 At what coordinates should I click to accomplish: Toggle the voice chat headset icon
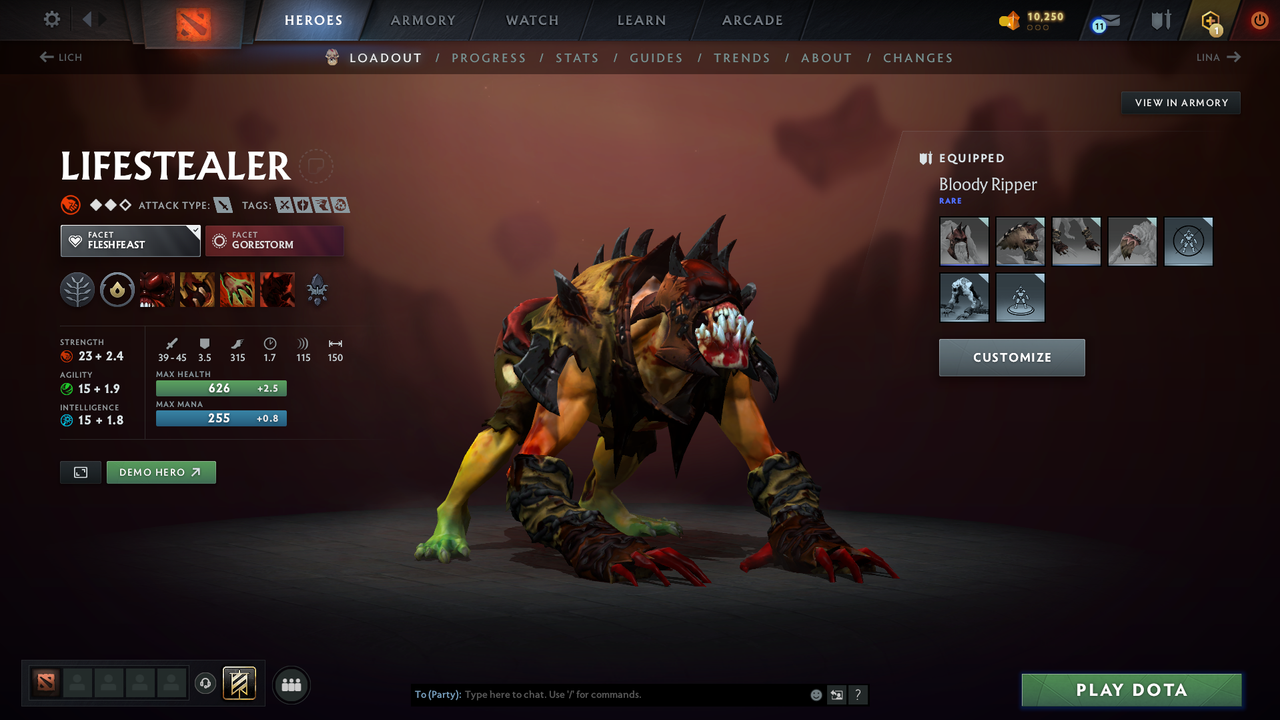pyautogui.click(x=207, y=684)
